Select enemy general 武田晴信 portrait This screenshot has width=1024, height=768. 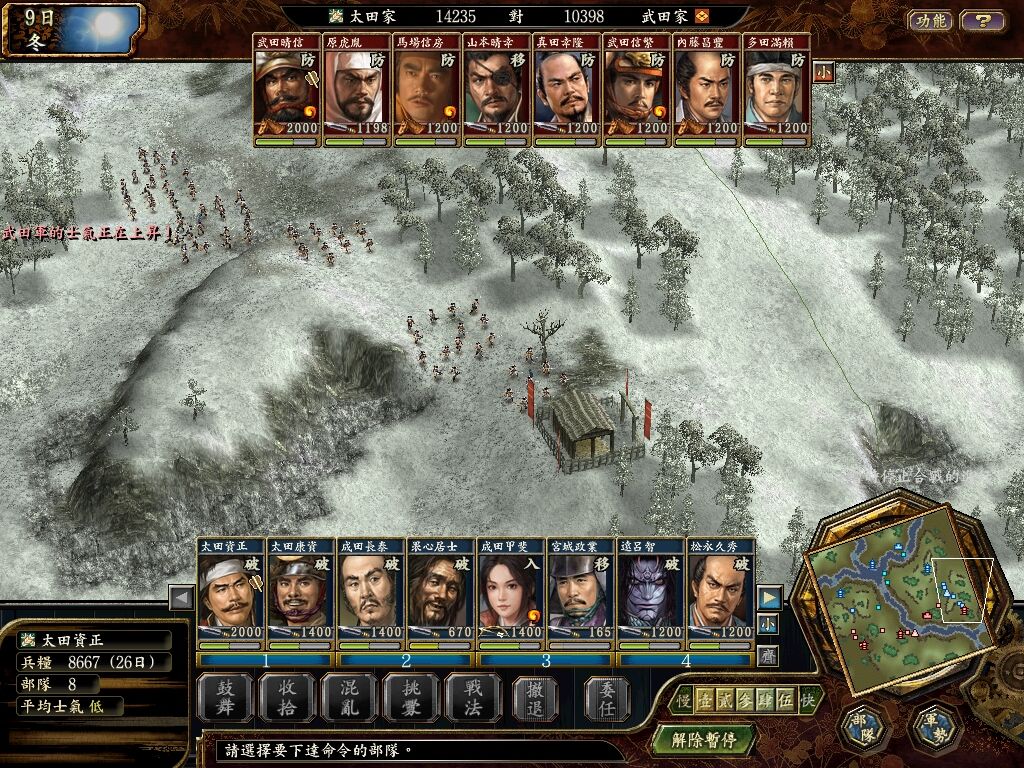click(287, 92)
